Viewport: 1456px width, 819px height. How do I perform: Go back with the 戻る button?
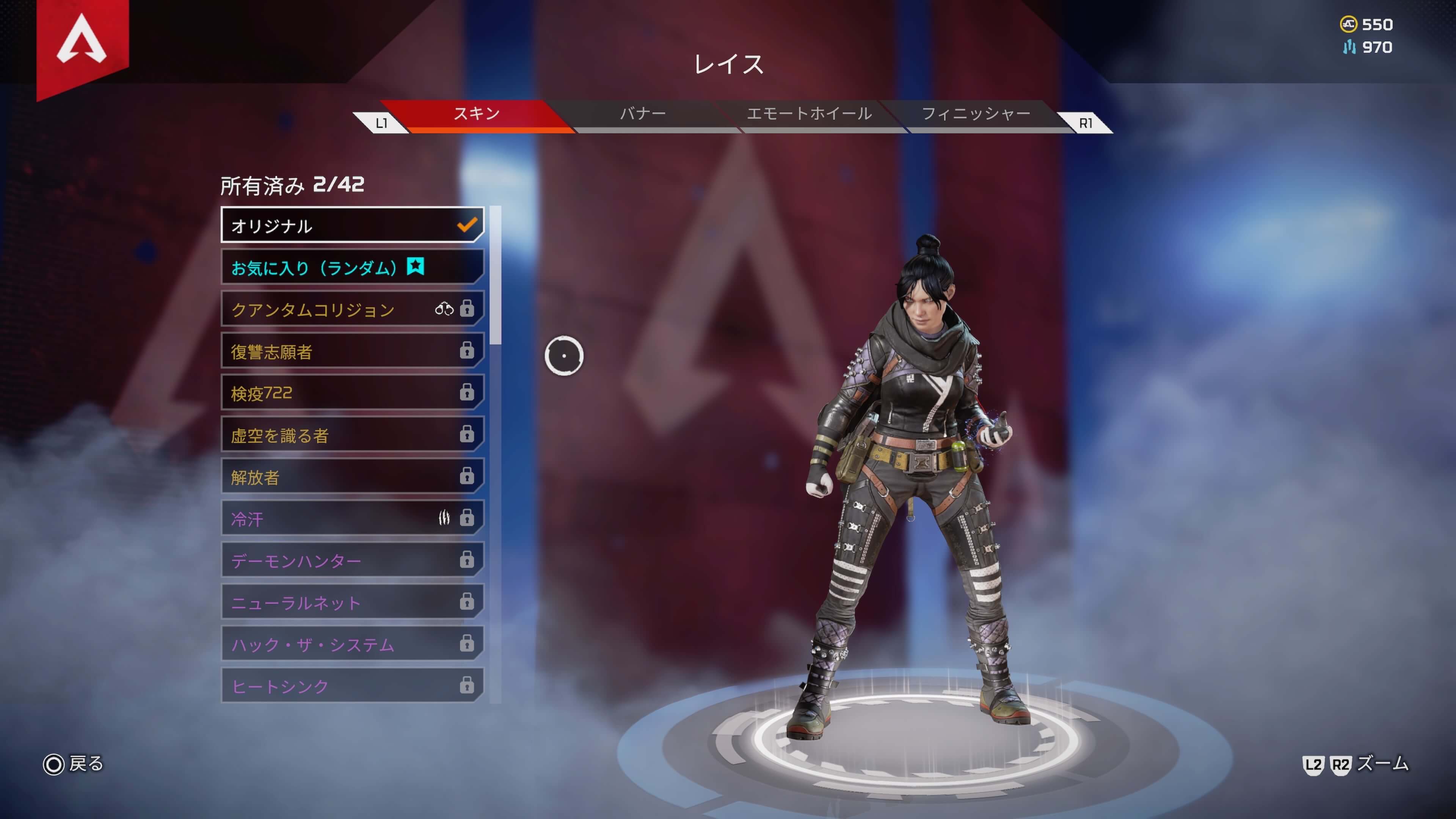click(74, 764)
